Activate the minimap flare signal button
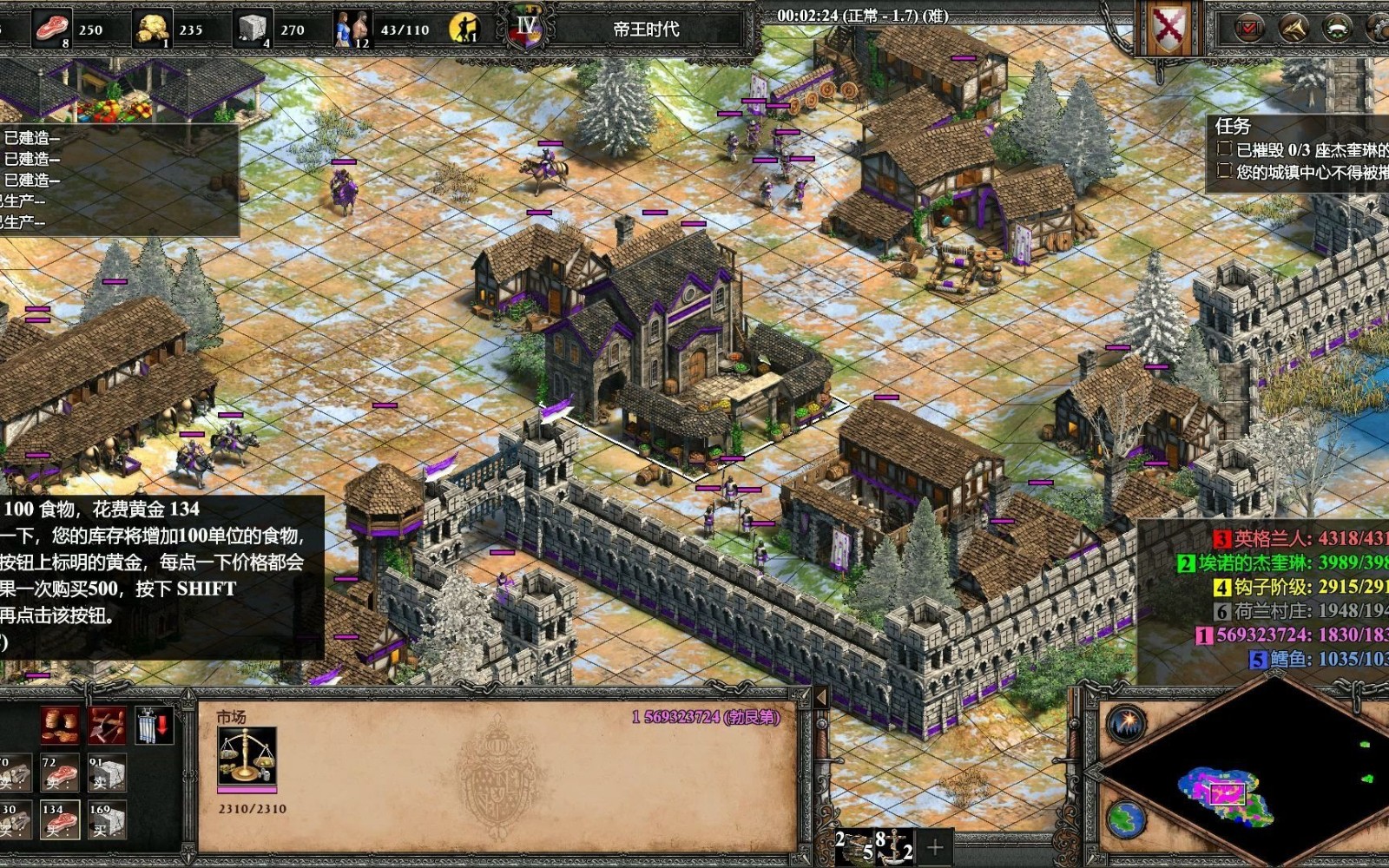 point(1127,723)
